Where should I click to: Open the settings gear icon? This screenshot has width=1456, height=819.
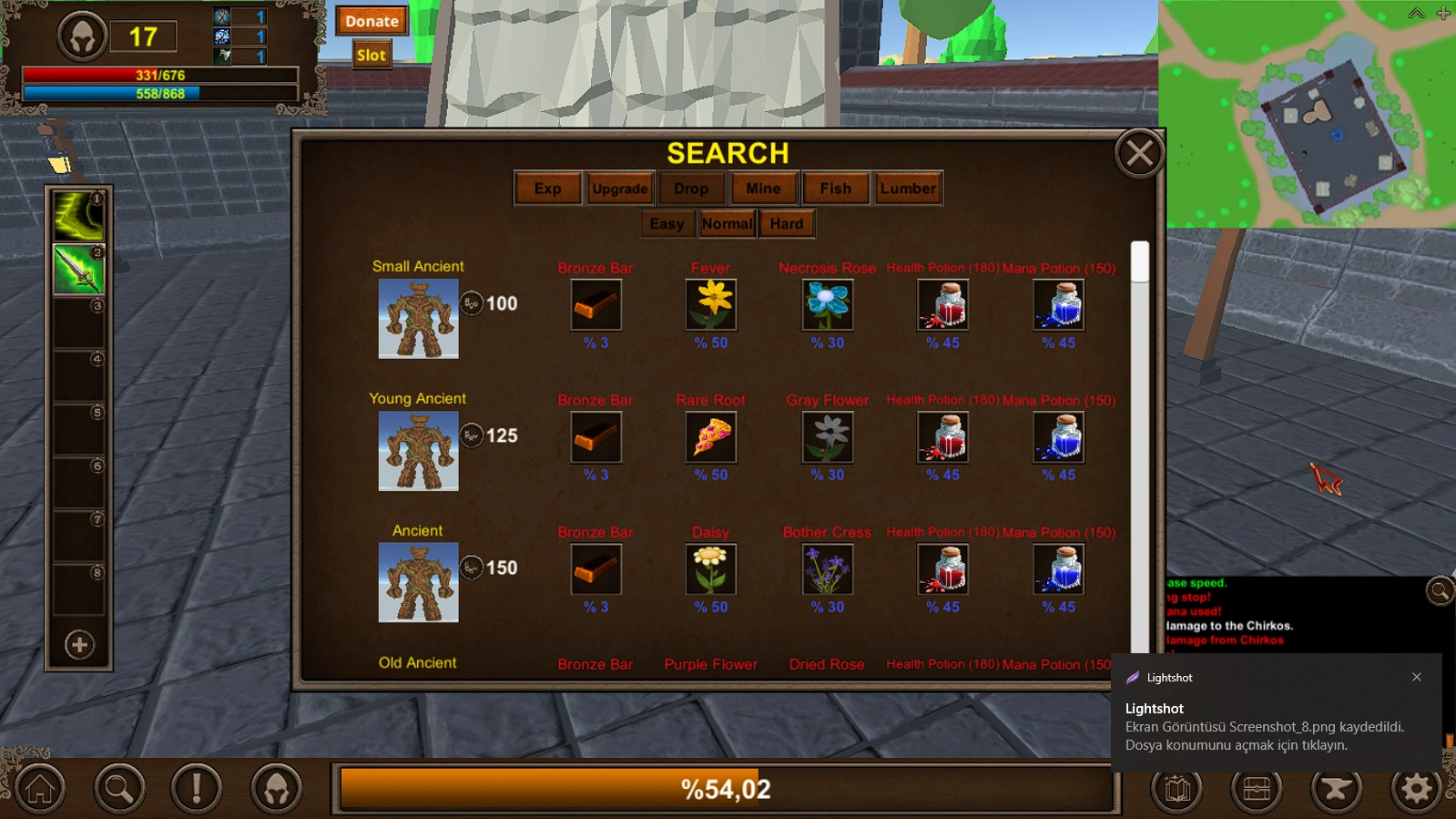point(1413,789)
